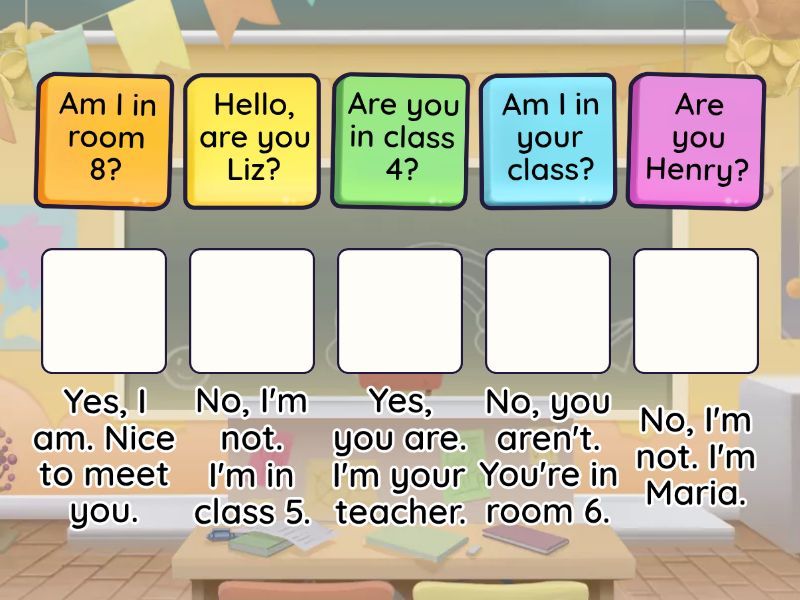This screenshot has width=800, height=600.
Task: Pick the yellow "Hello, are you Liz?" card
Action: (251, 138)
